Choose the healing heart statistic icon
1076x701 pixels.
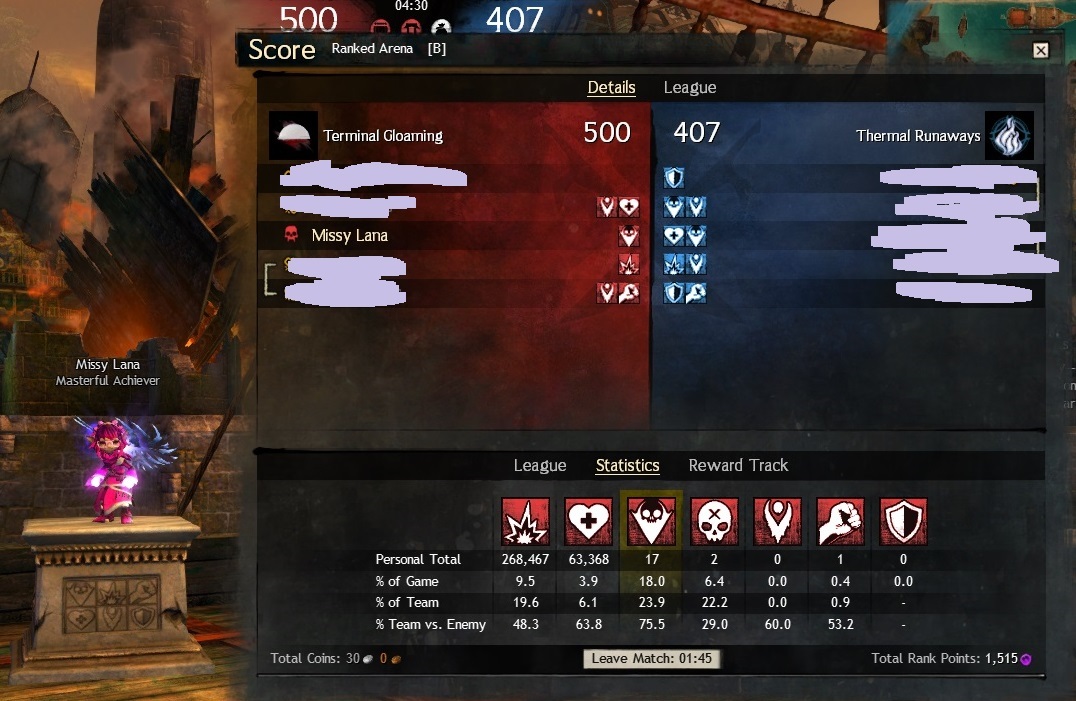[x=588, y=521]
